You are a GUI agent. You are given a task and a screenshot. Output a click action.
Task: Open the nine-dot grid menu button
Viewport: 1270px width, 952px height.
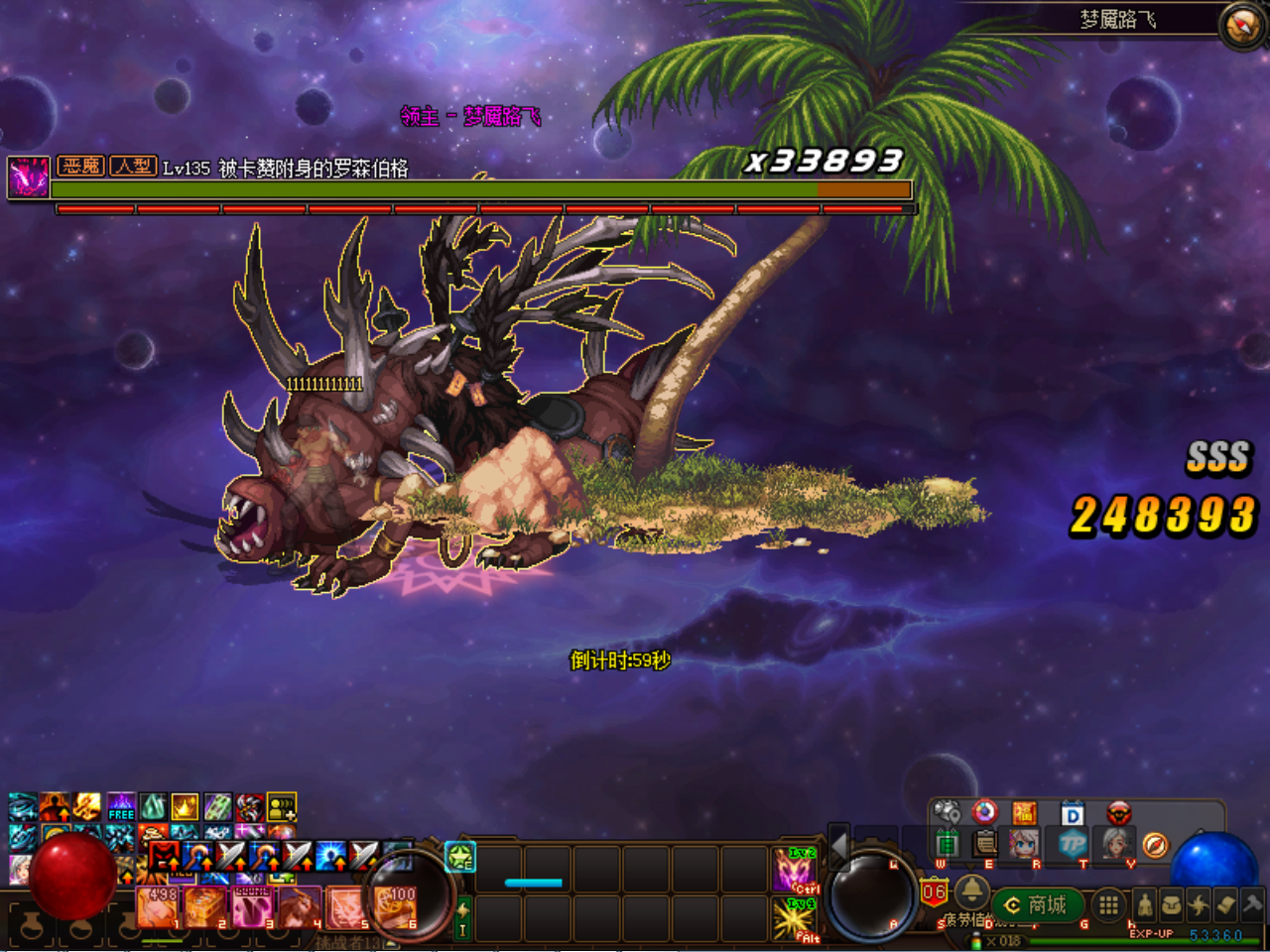(x=1108, y=904)
